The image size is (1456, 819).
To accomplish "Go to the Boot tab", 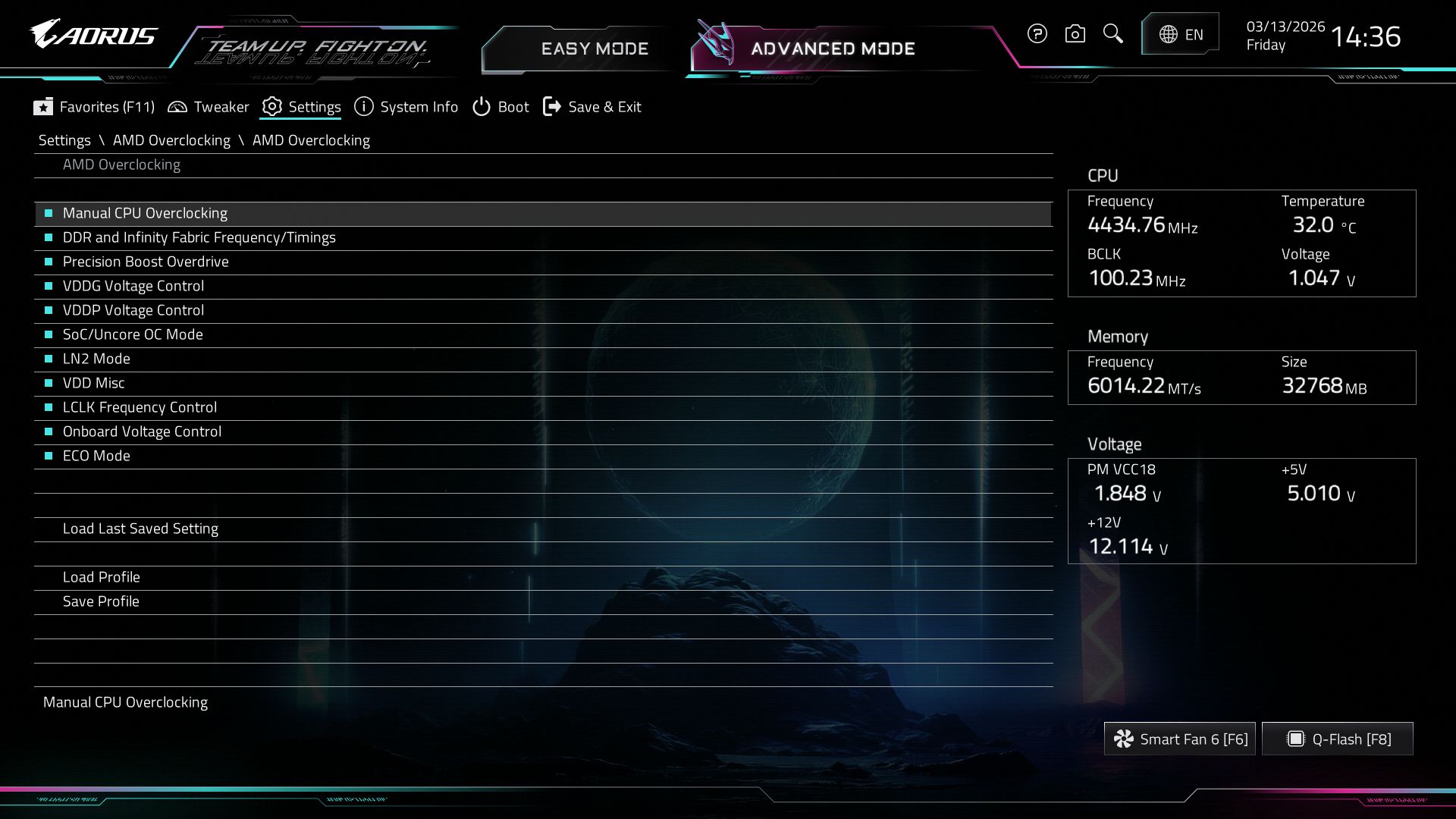I will click(500, 107).
